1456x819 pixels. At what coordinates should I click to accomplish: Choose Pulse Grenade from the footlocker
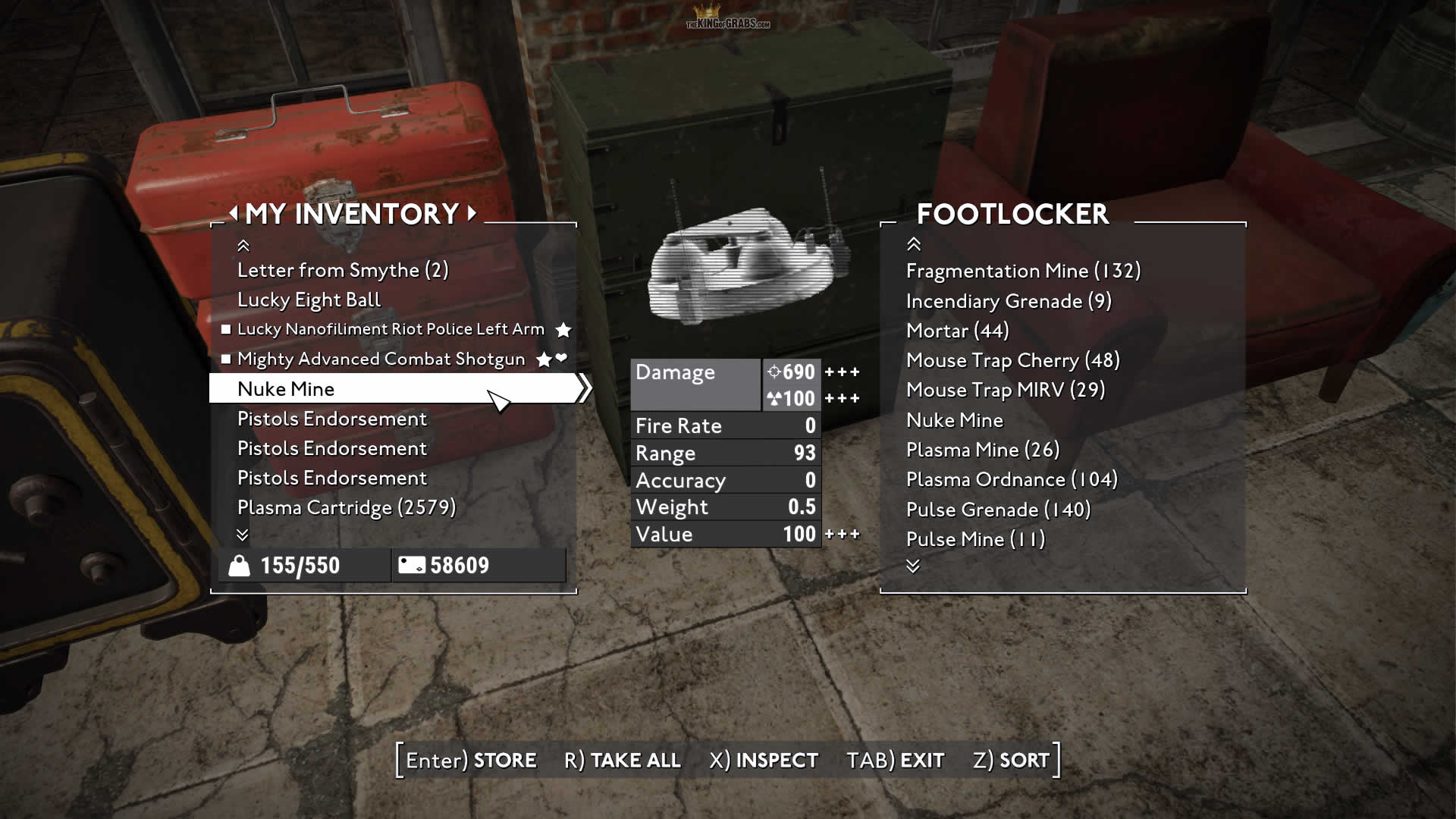(998, 510)
